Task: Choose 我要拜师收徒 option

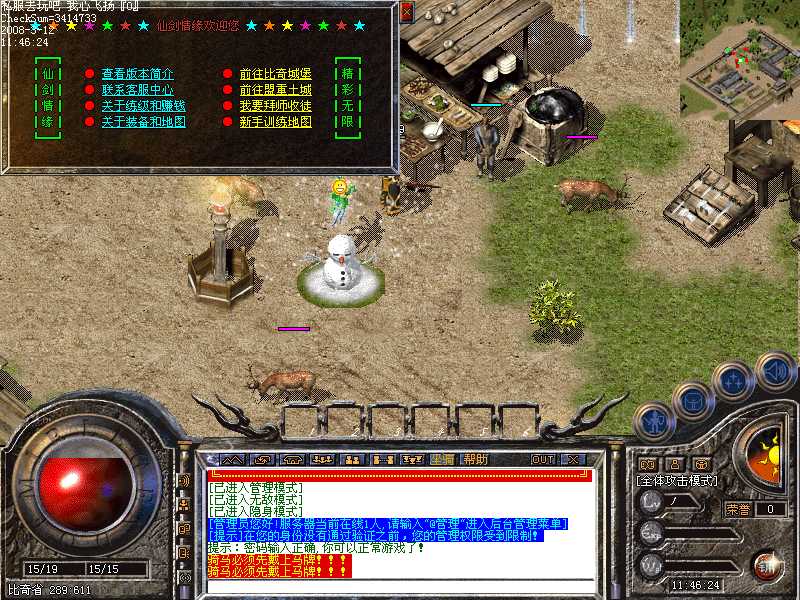Action: (275, 106)
